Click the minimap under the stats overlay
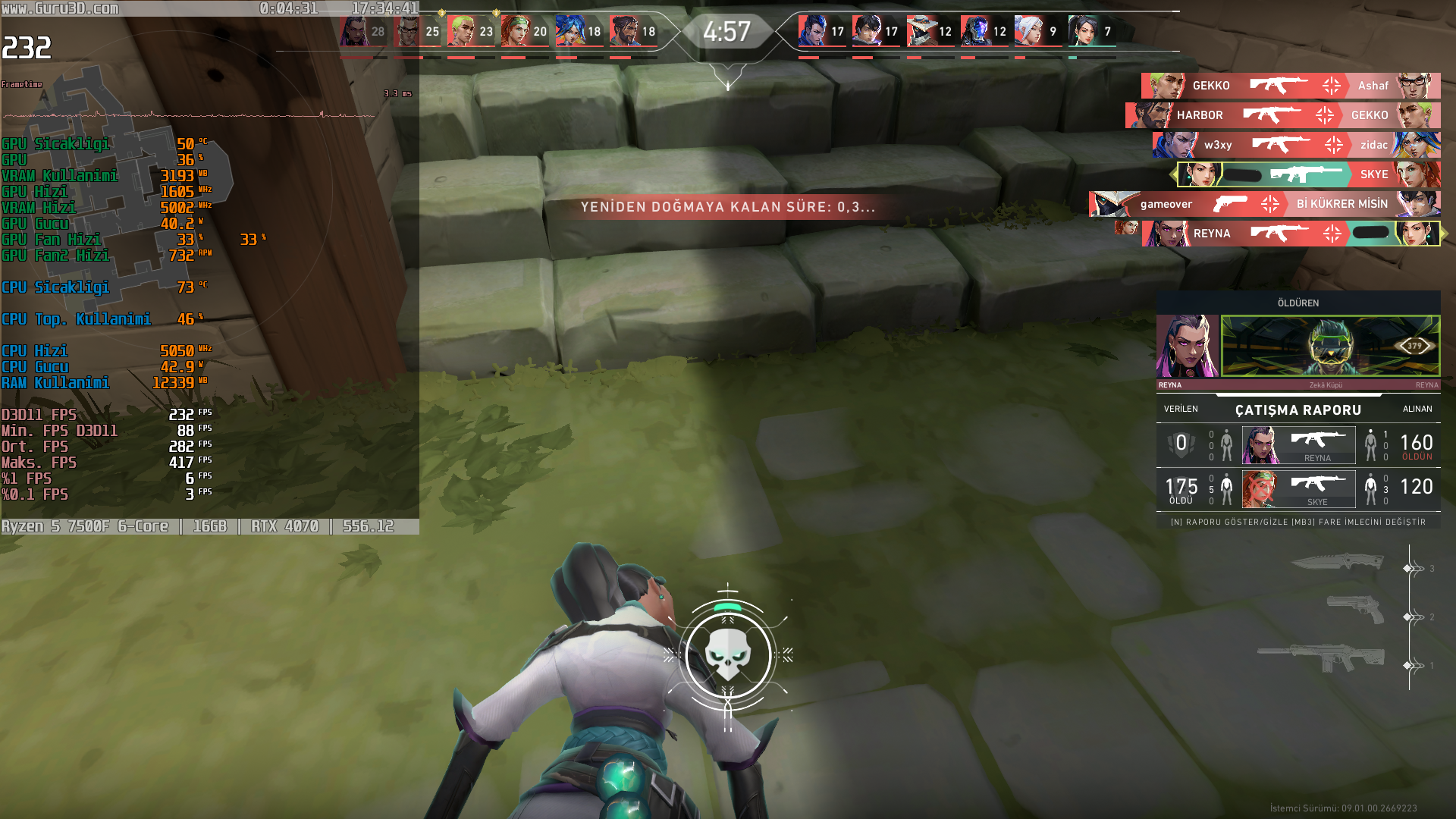This screenshot has height=819, width=1456. pos(136,182)
